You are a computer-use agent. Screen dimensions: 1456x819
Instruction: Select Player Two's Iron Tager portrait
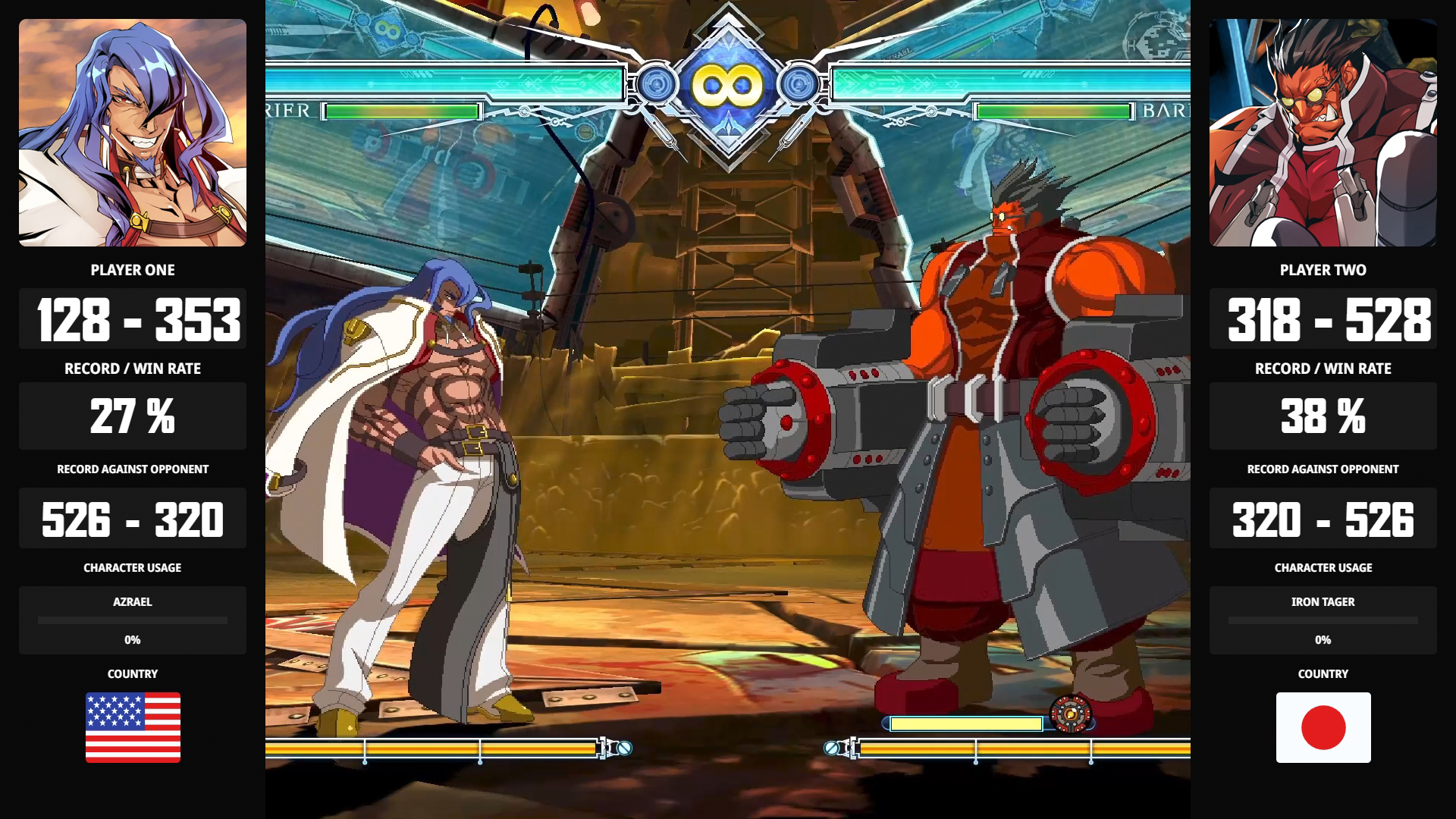pyautogui.click(x=1323, y=133)
